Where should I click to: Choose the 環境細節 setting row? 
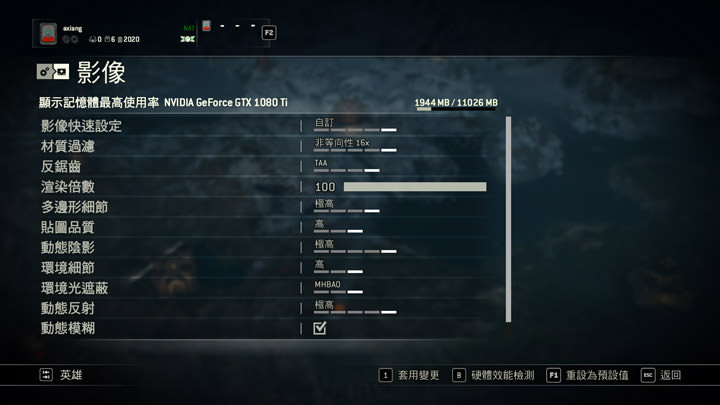click(67, 267)
